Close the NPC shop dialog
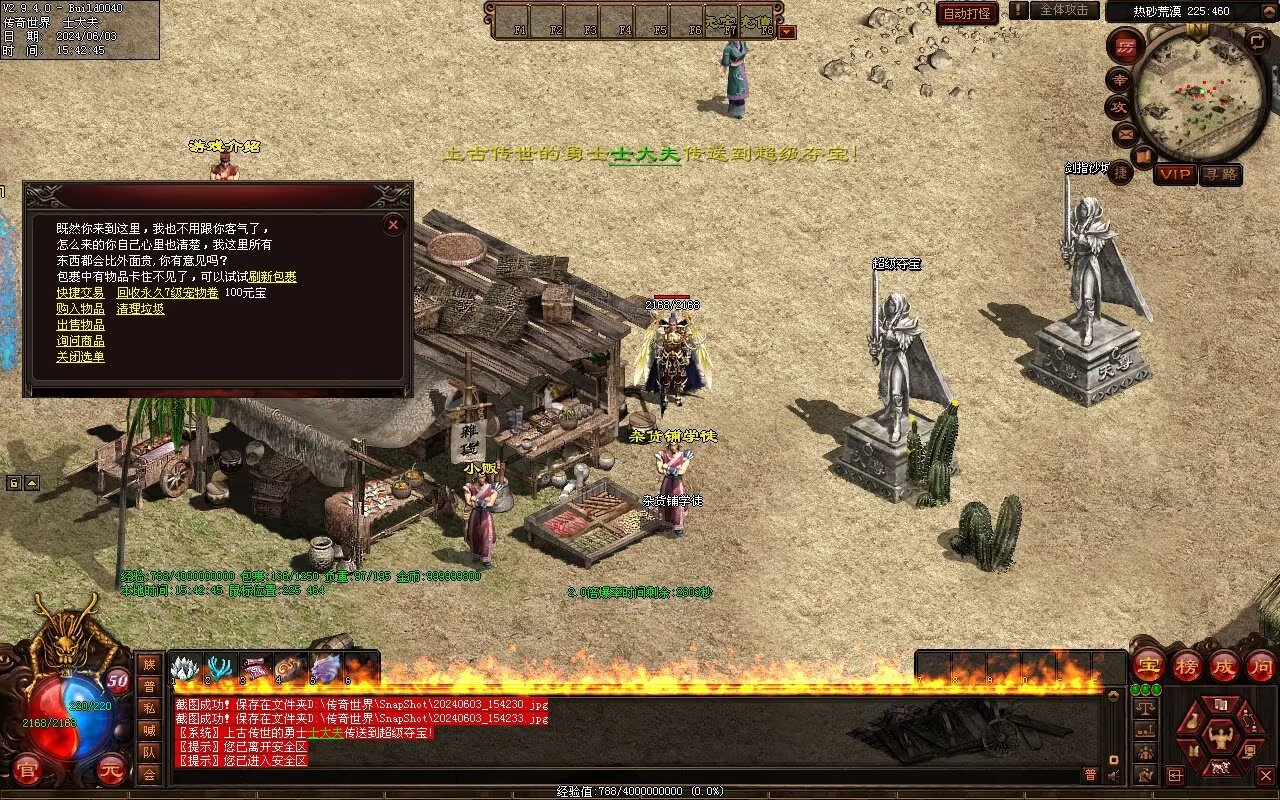Image resolution: width=1280 pixels, height=800 pixels. [393, 225]
